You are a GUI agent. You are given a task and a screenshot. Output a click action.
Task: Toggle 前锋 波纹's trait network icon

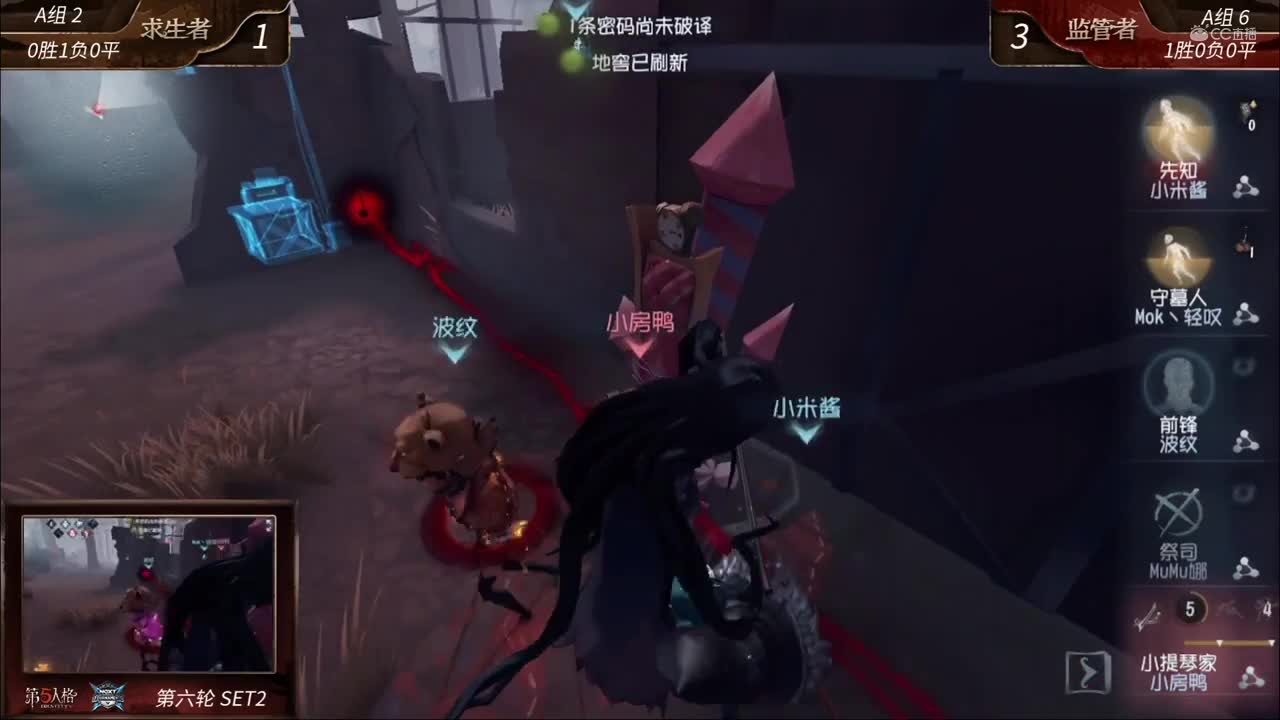(1245, 441)
